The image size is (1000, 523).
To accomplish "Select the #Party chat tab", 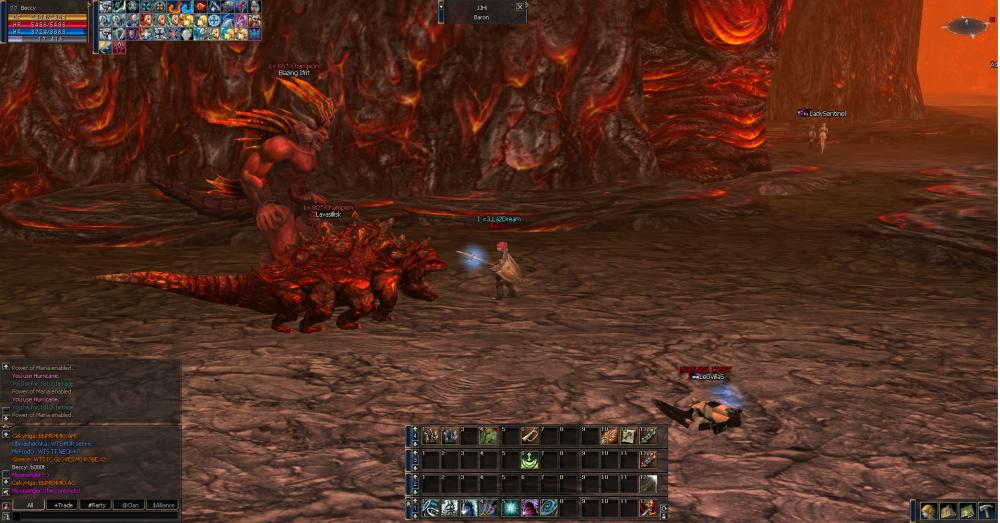I will 96,505.
